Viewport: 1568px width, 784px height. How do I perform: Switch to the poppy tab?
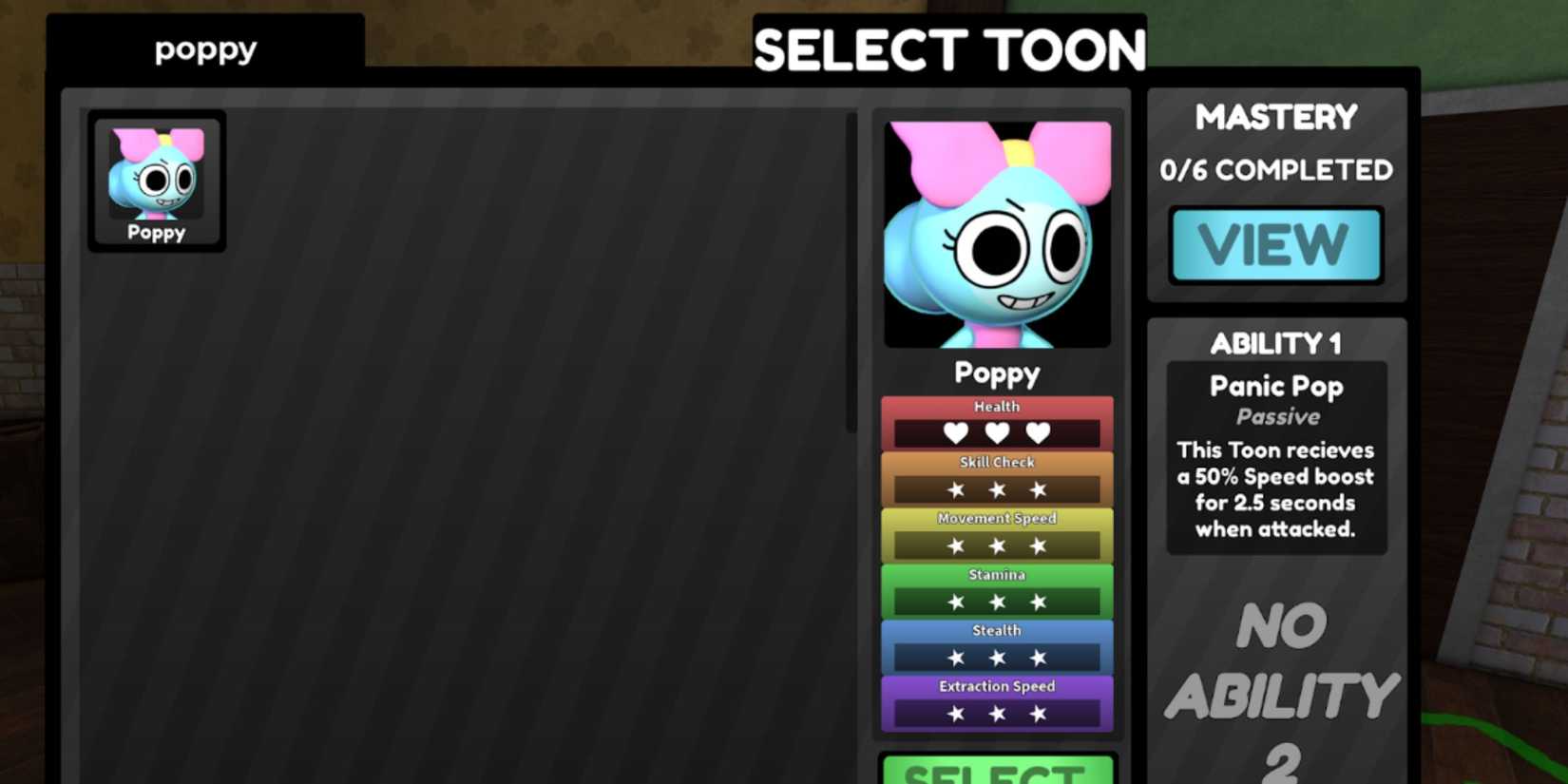(204, 49)
